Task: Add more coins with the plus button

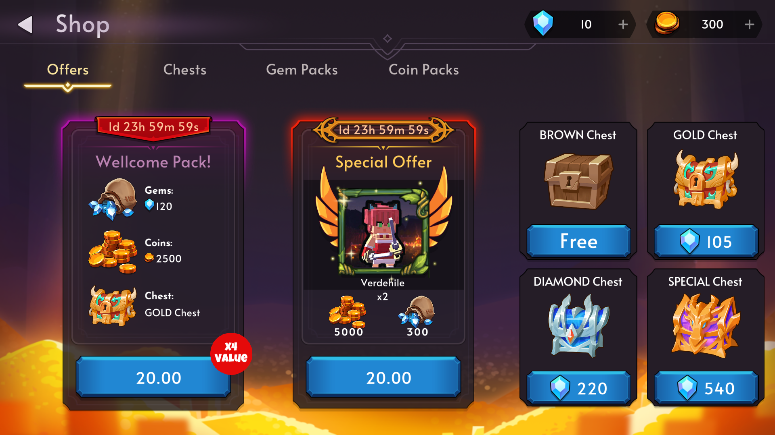Action: (750, 24)
